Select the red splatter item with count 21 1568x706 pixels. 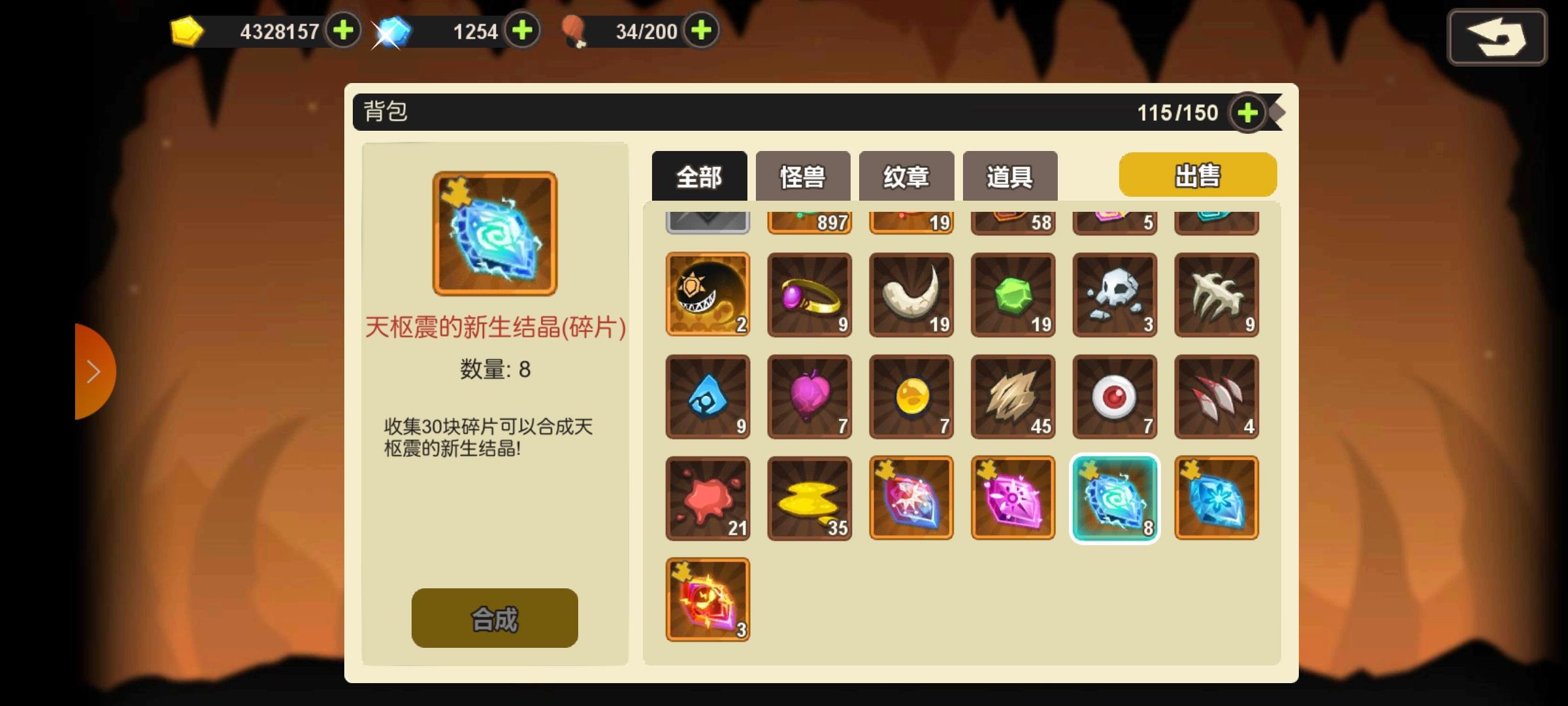click(708, 498)
